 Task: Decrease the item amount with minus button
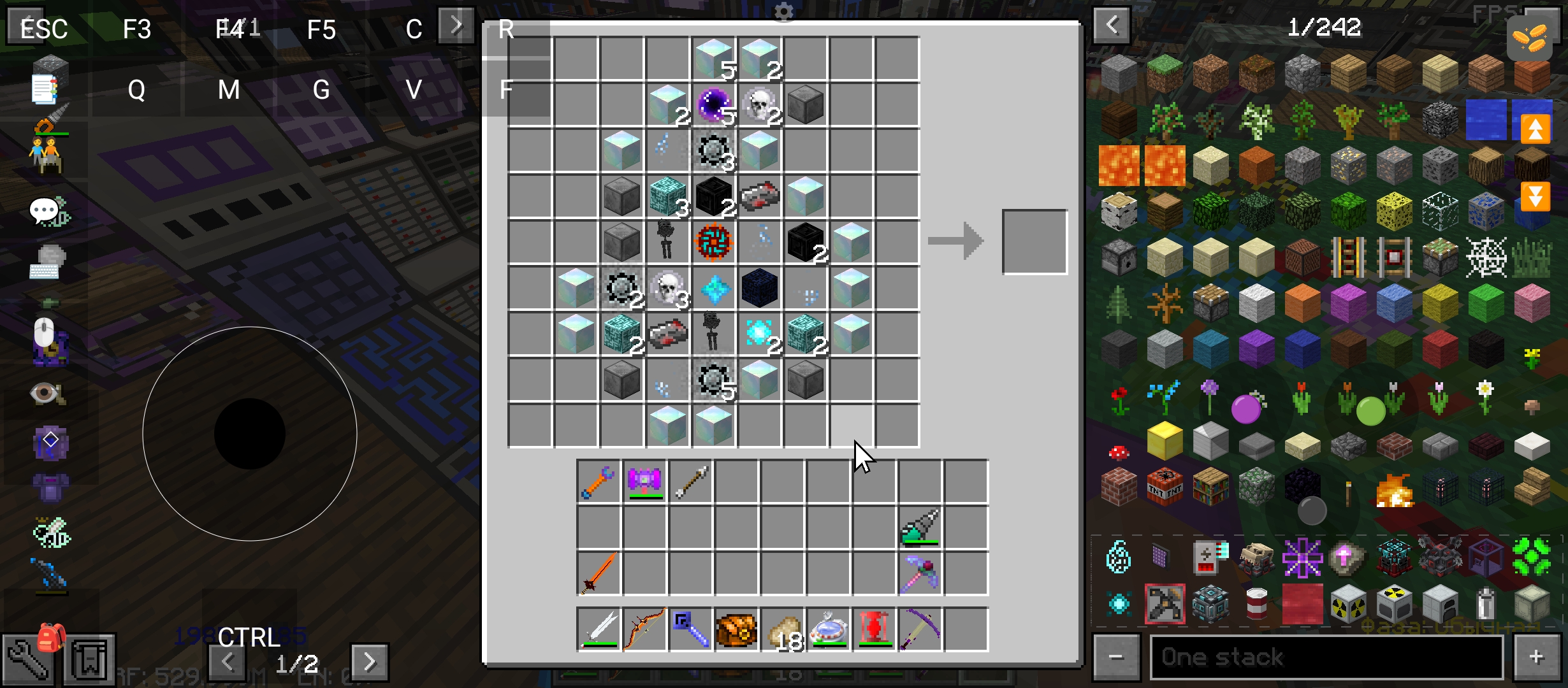coord(1115,657)
